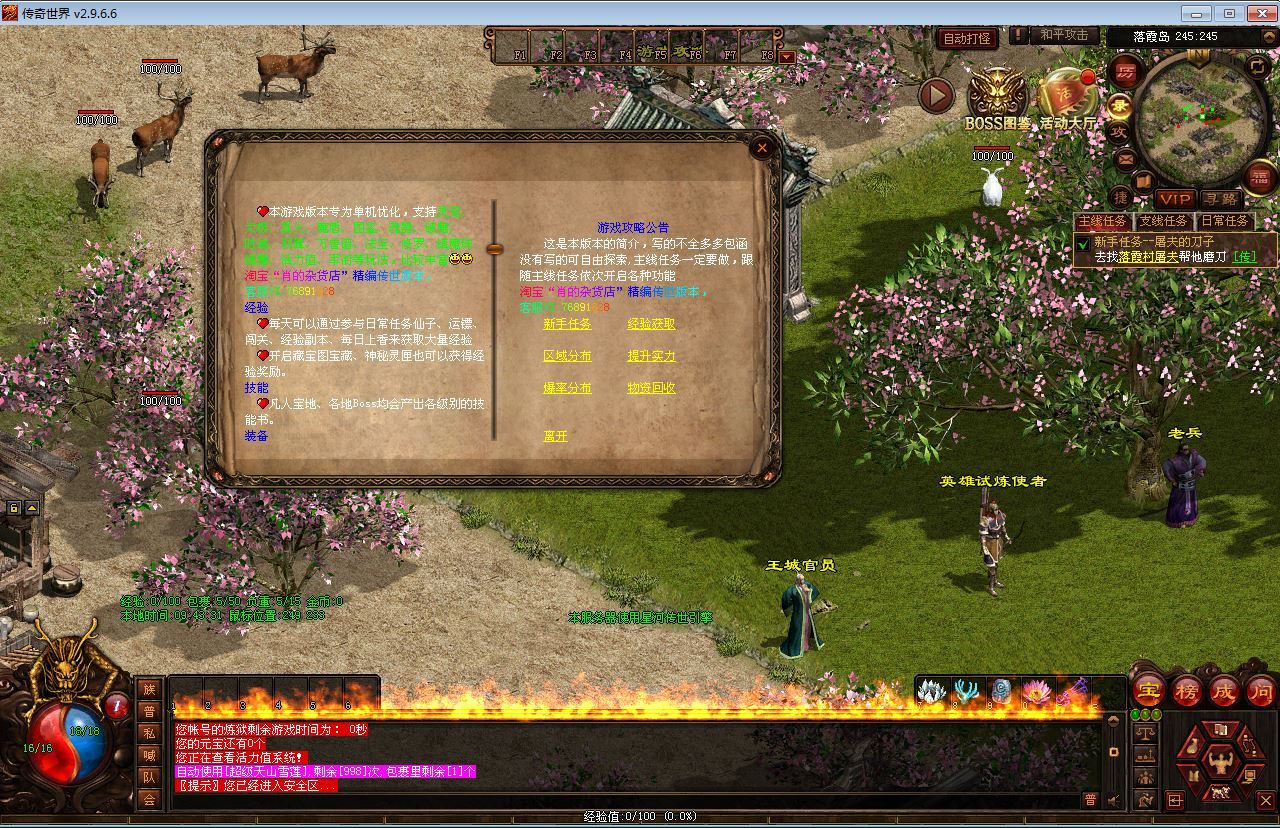
Task: Open the VIP button
Action: (1174, 199)
